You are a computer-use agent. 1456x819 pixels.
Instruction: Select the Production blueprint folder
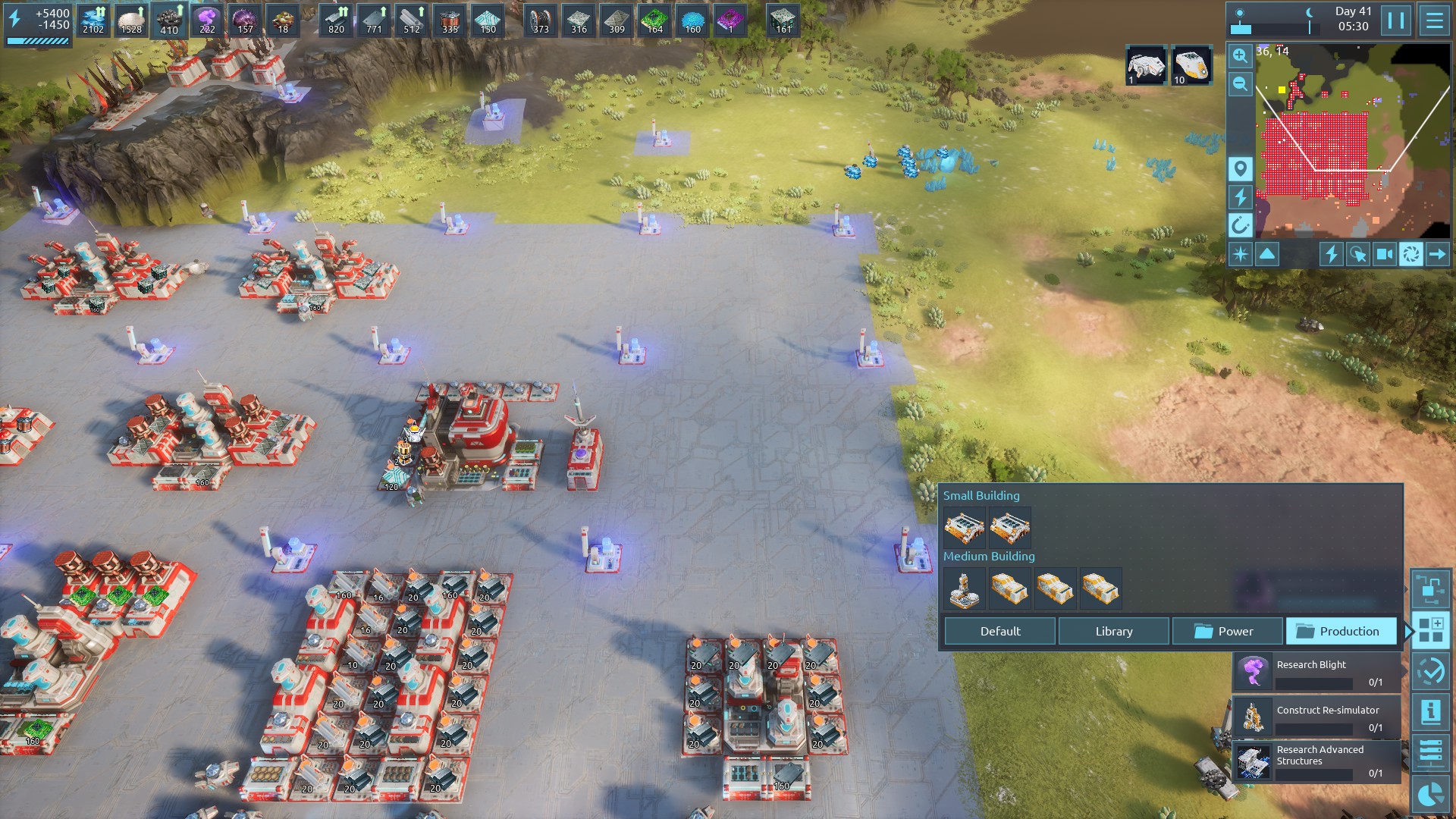tap(1341, 631)
